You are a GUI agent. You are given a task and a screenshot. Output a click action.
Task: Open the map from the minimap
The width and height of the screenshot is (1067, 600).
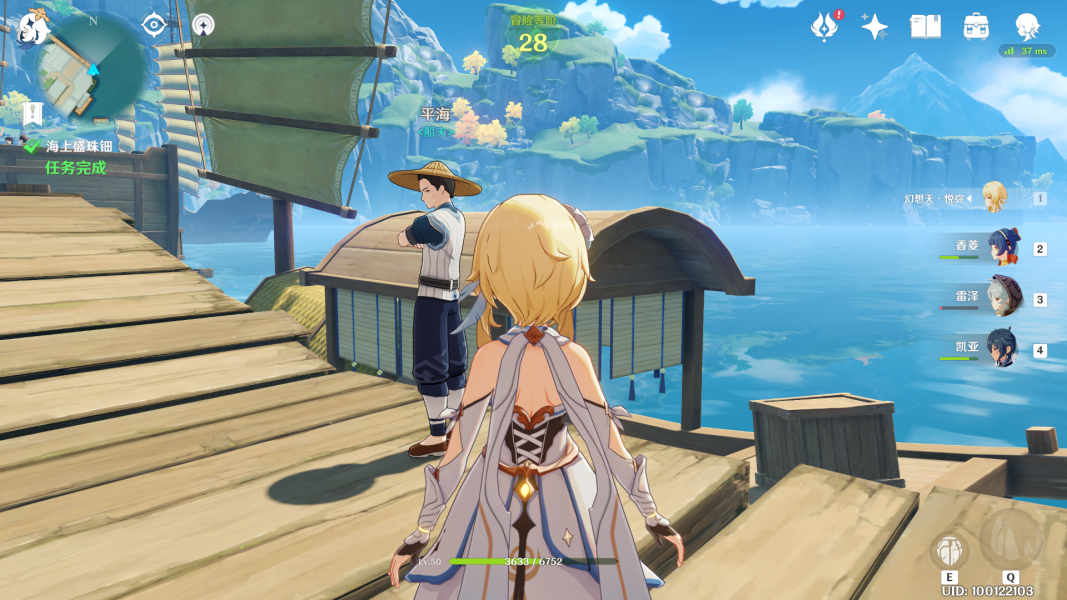90,68
